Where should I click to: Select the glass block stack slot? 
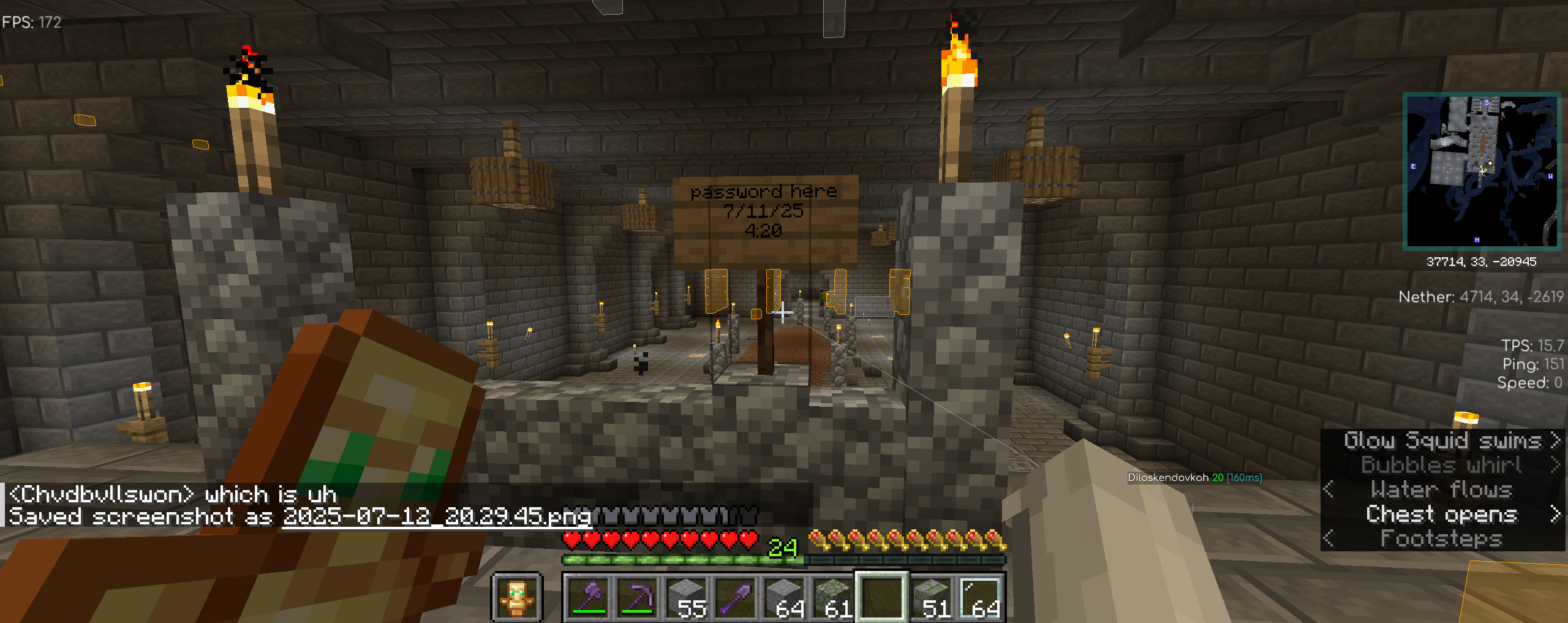point(981,597)
